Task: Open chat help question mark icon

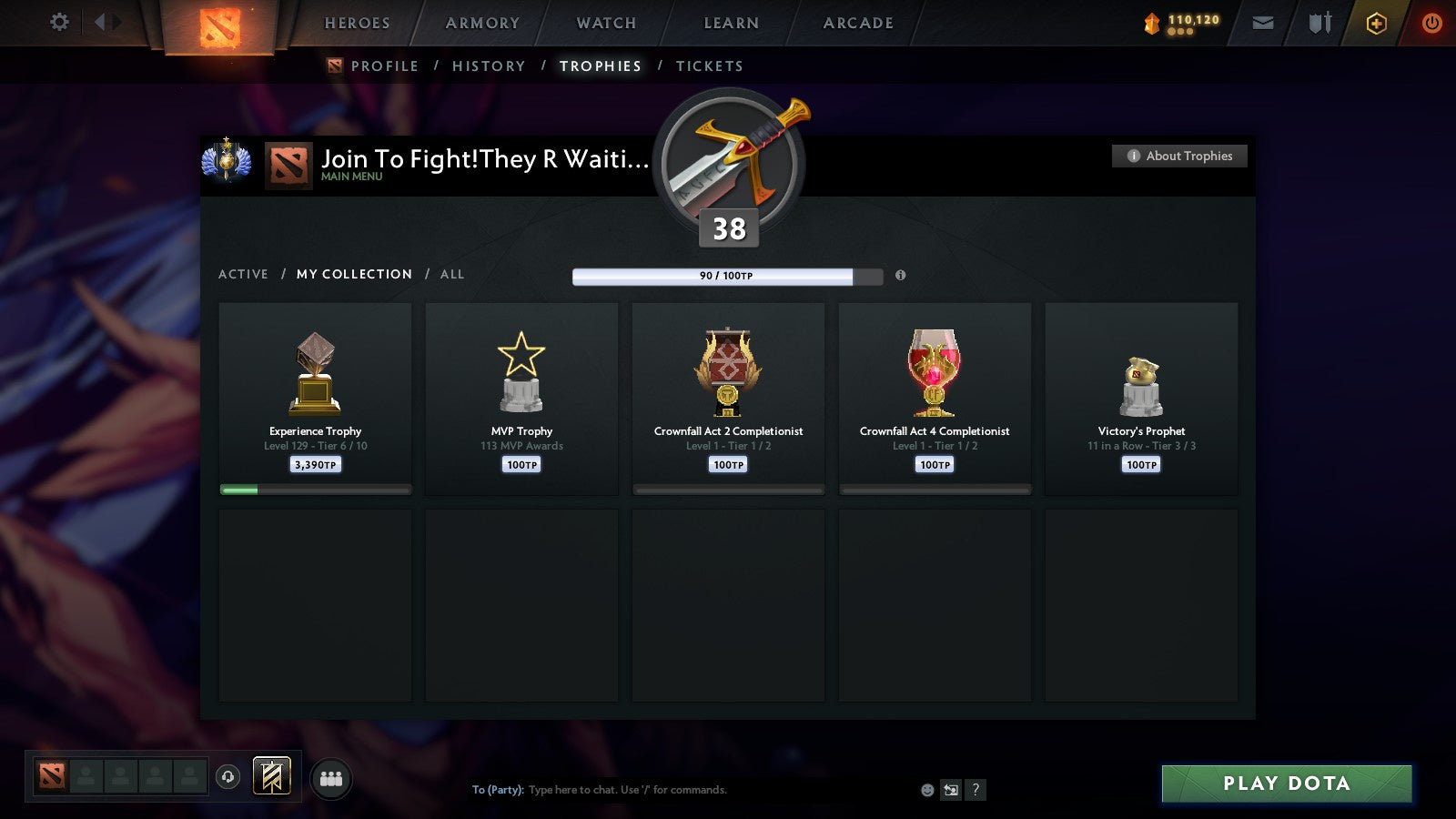Action: [976, 790]
